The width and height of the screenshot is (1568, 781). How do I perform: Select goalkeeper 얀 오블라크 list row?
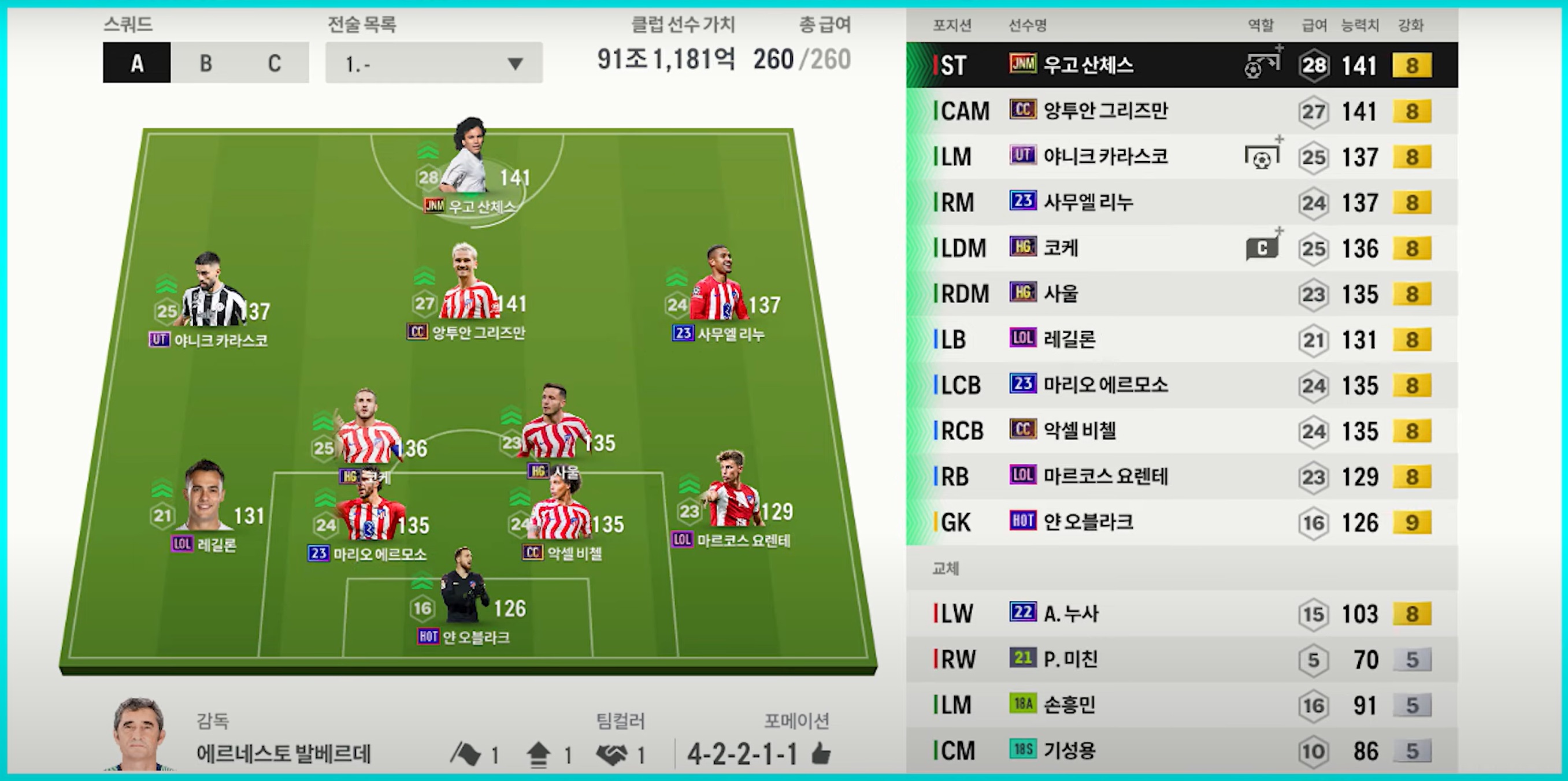pos(1181,522)
